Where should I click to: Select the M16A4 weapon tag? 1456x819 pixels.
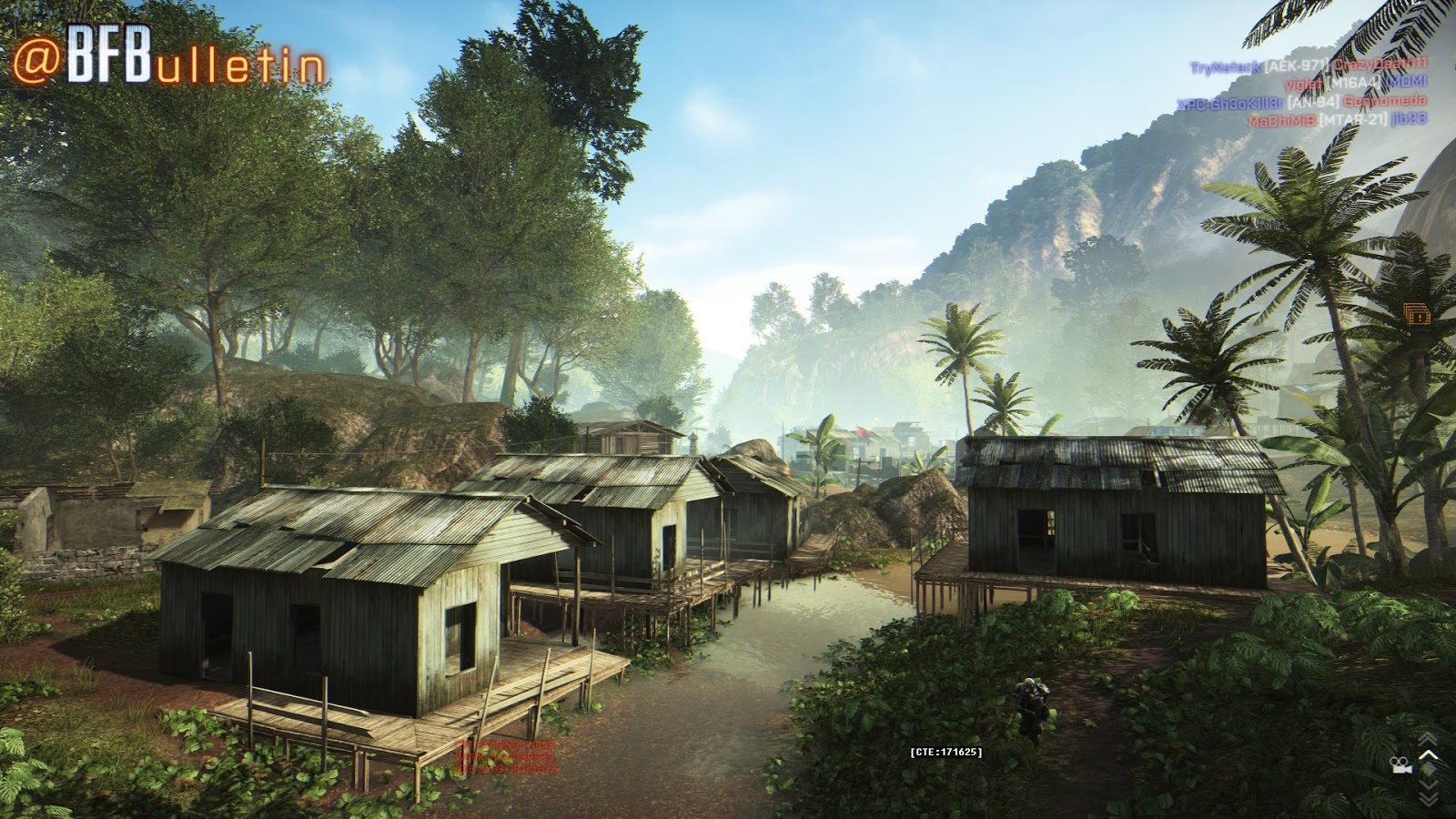click(1355, 84)
